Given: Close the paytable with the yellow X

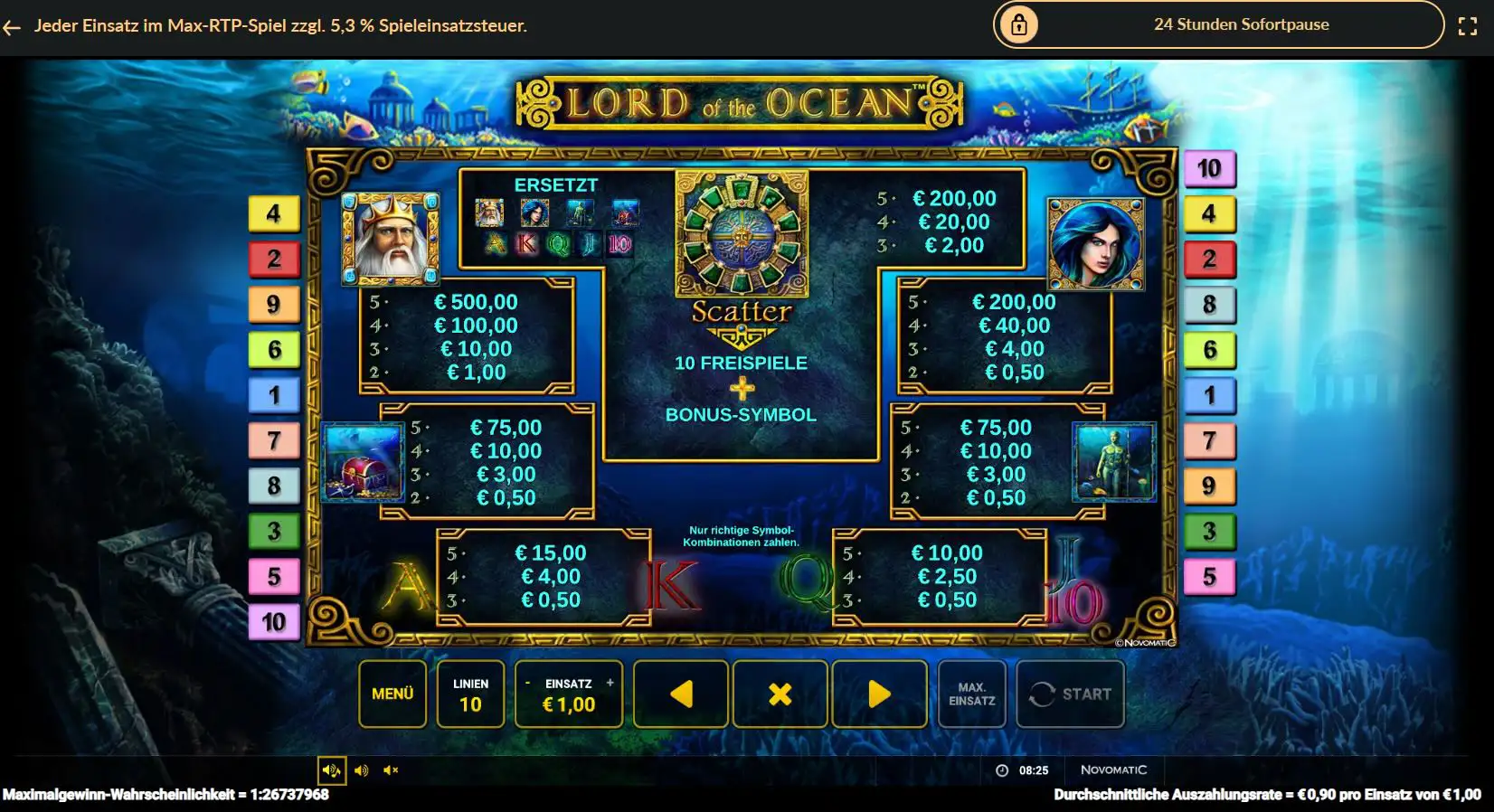Looking at the screenshot, I should click(780, 694).
